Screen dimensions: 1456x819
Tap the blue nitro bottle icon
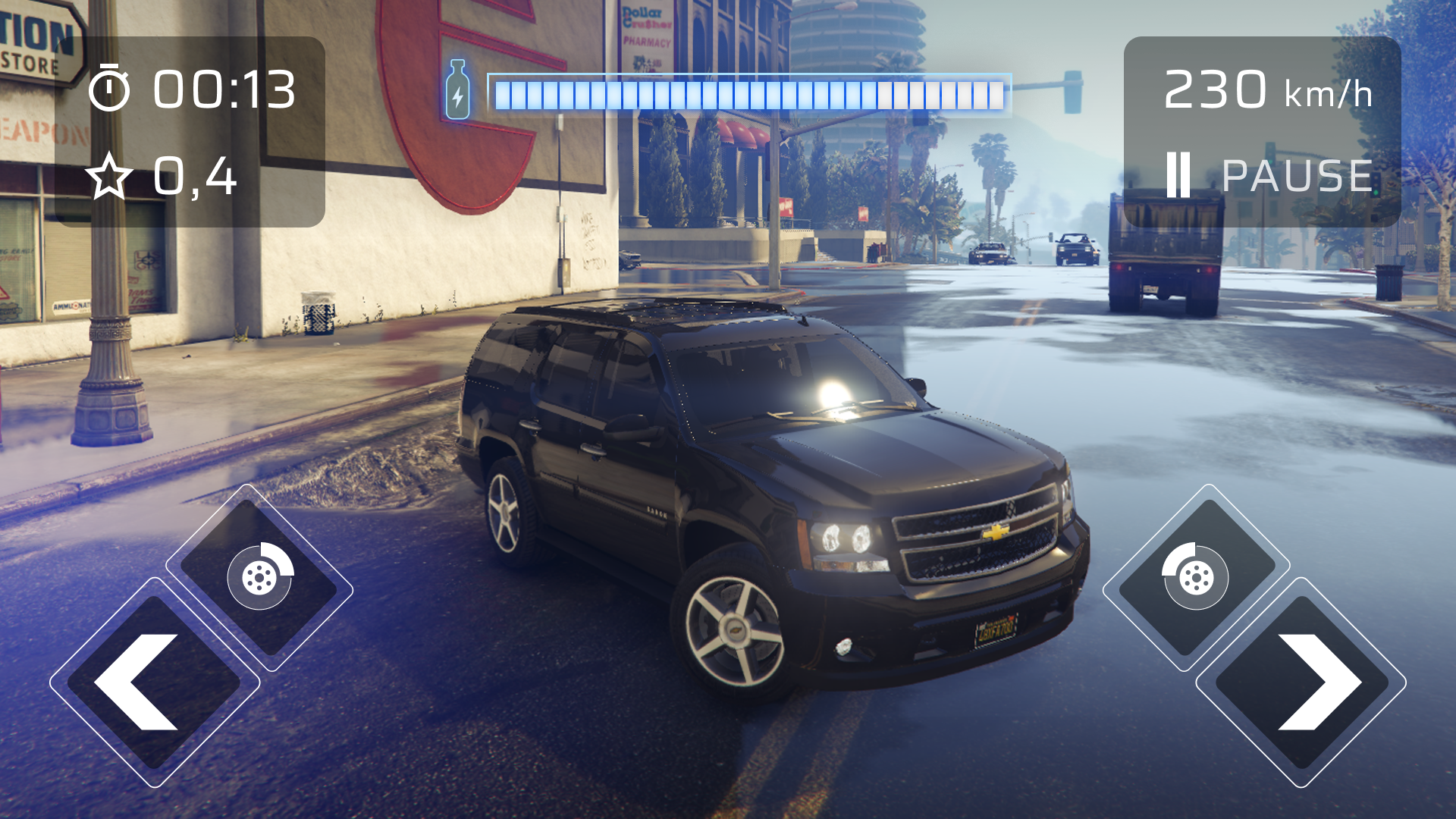pyautogui.click(x=458, y=91)
